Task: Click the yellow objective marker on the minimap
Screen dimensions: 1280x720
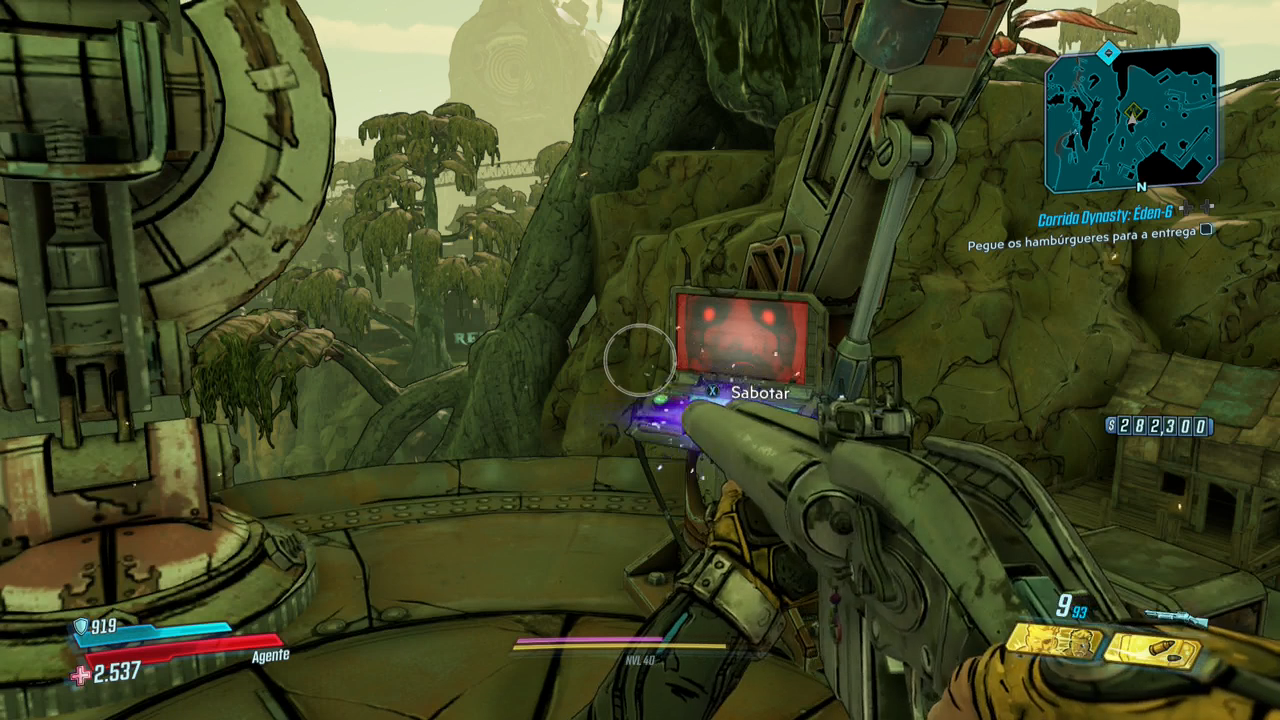Action: [x=1133, y=111]
